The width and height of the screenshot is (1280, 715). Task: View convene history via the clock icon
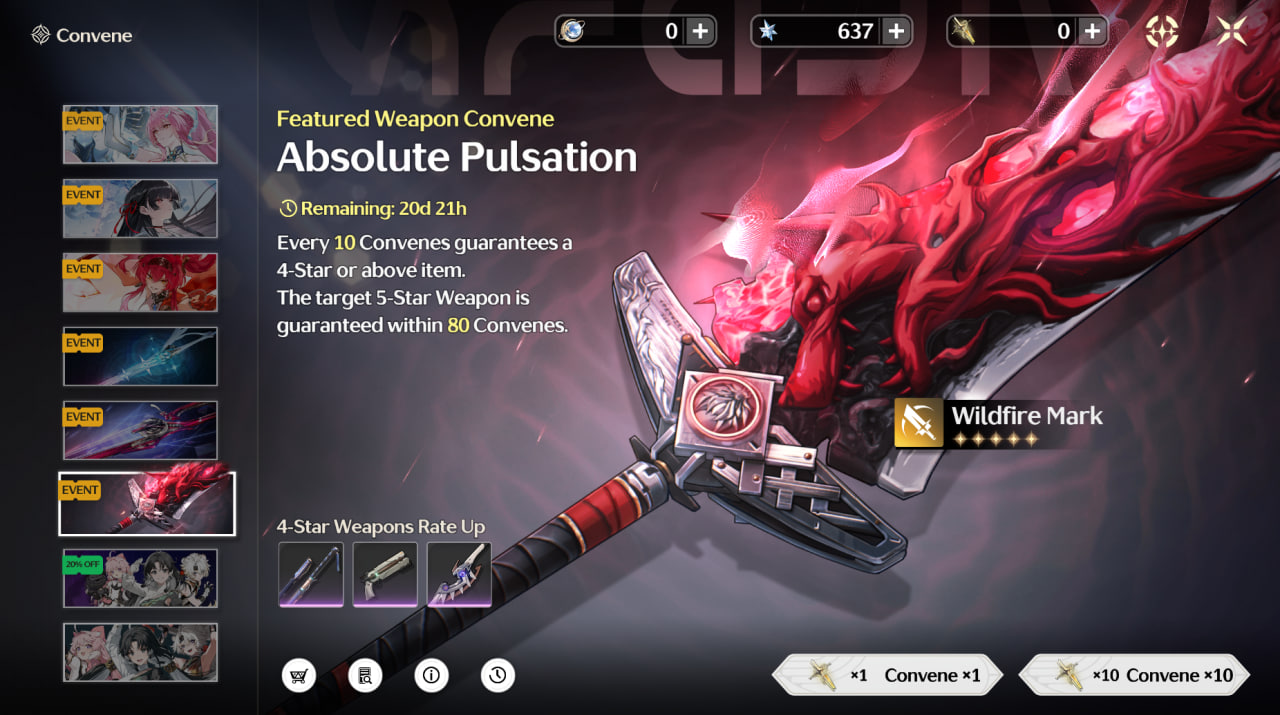[498, 676]
